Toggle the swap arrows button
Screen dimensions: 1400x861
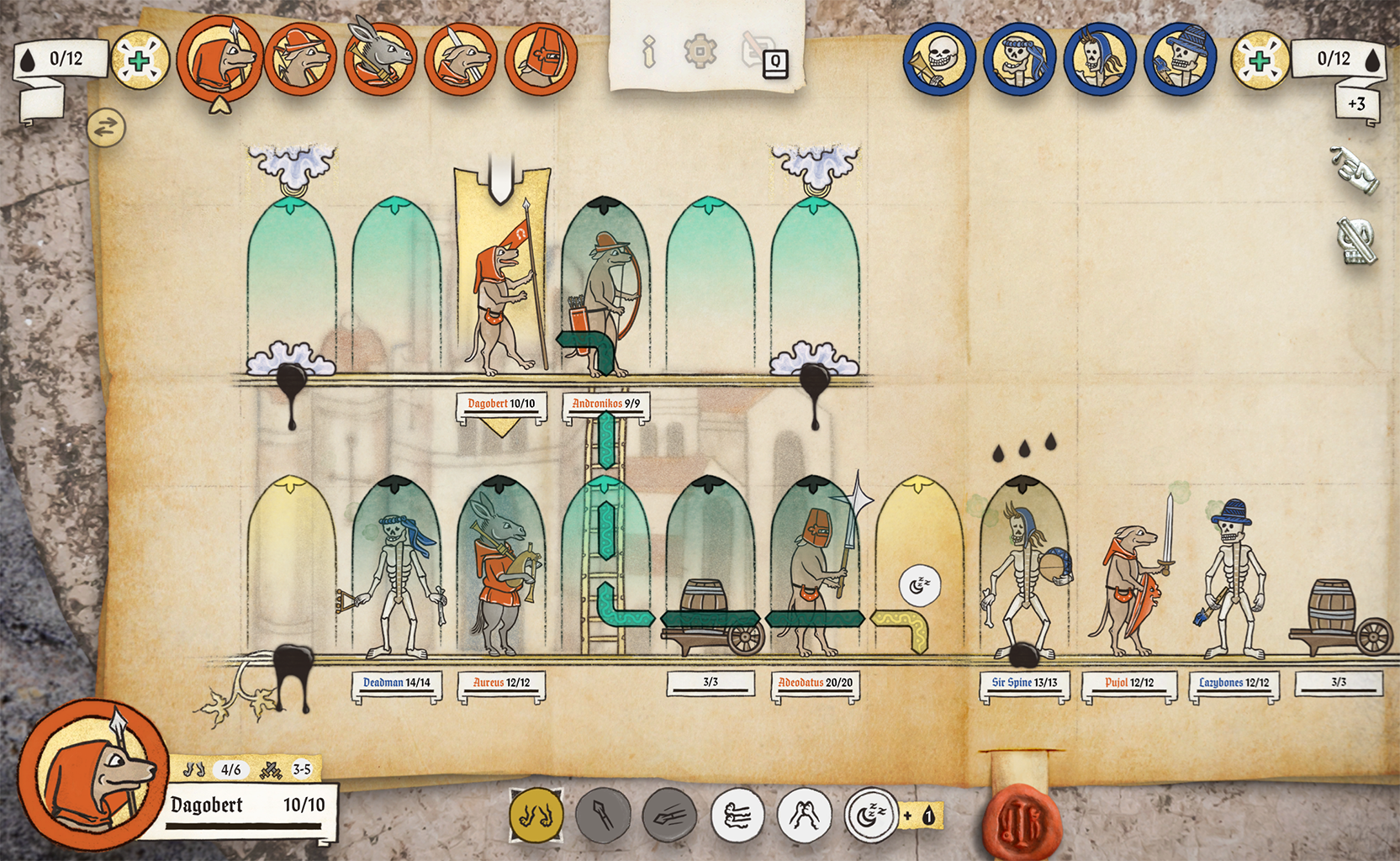(x=106, y=128)
